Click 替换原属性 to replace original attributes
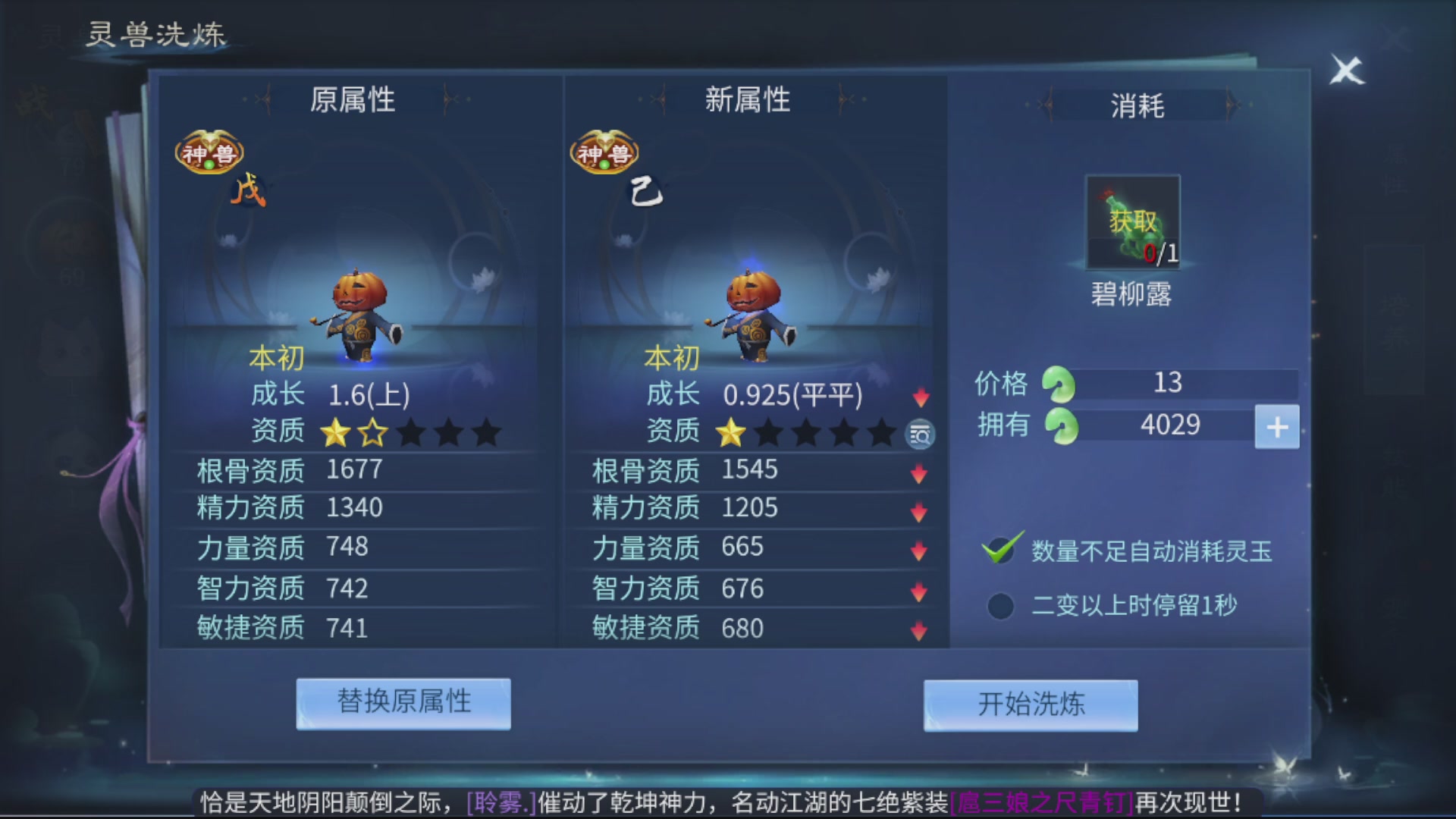This screenshot has width=1456, height=819. click(x=403, y=704)
